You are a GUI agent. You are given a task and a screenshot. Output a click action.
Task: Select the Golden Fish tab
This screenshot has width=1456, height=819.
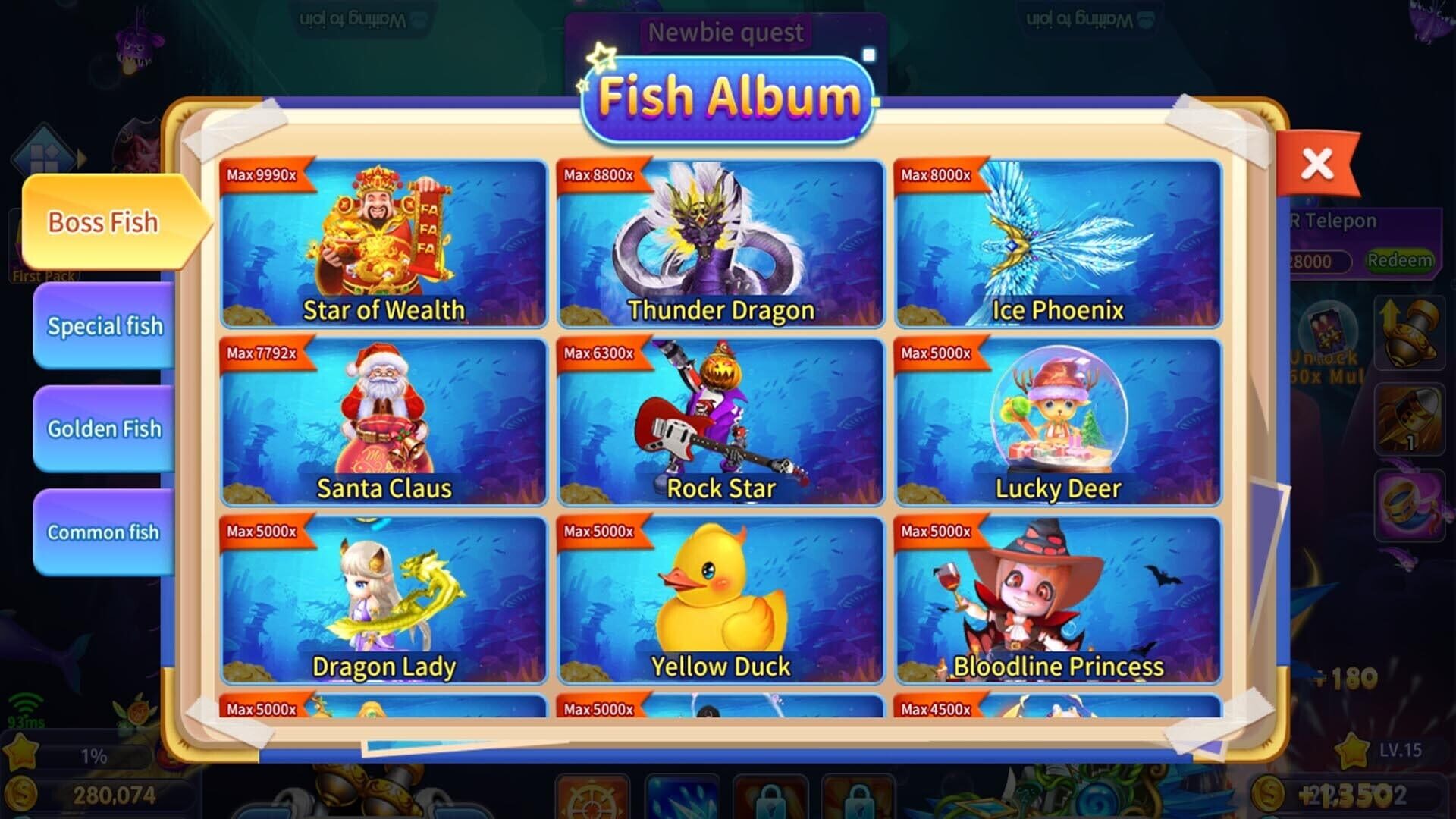click(103, 428)
